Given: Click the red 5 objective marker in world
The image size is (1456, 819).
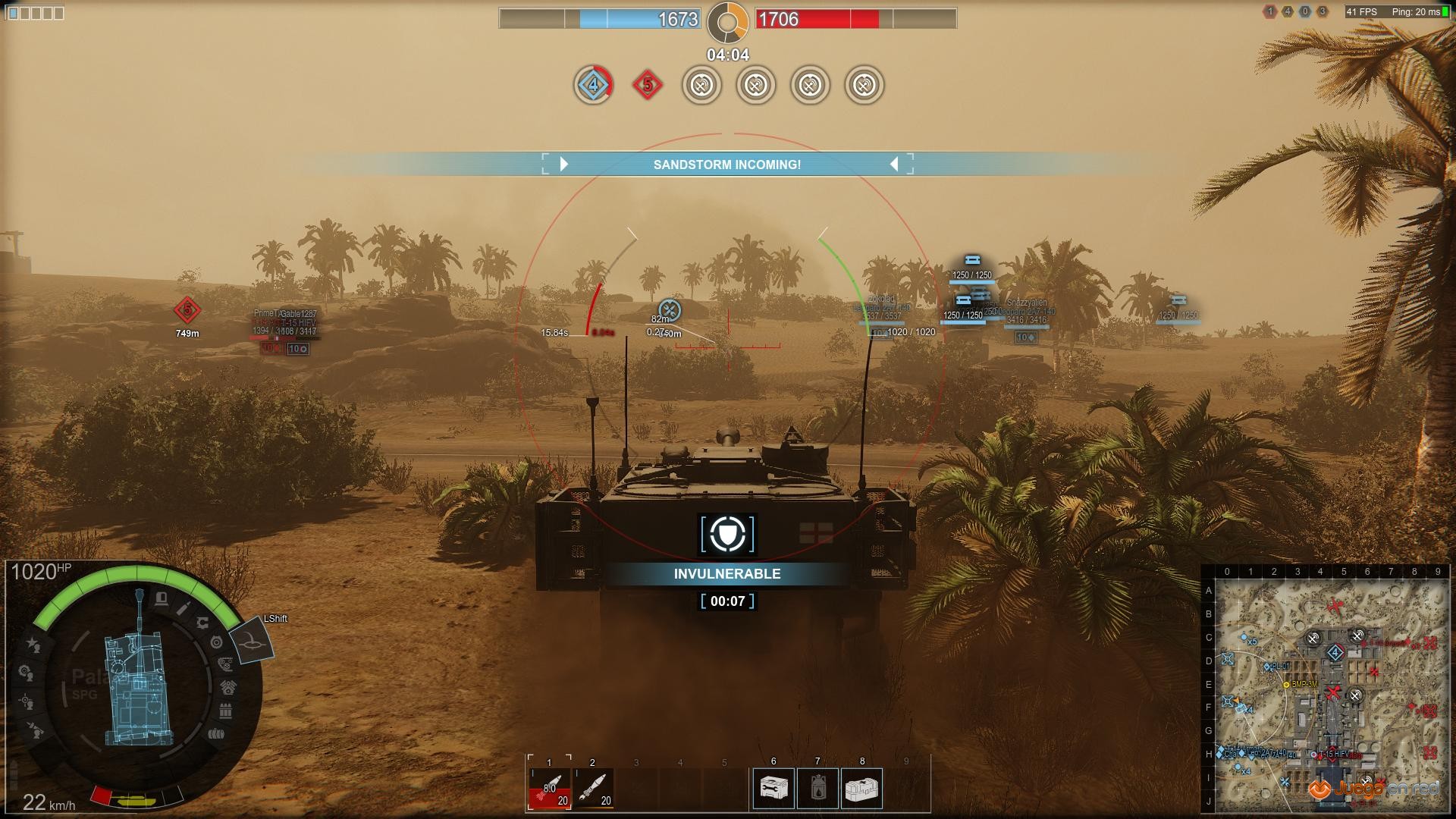Looking at the screenshot, I should pos(187,309).
